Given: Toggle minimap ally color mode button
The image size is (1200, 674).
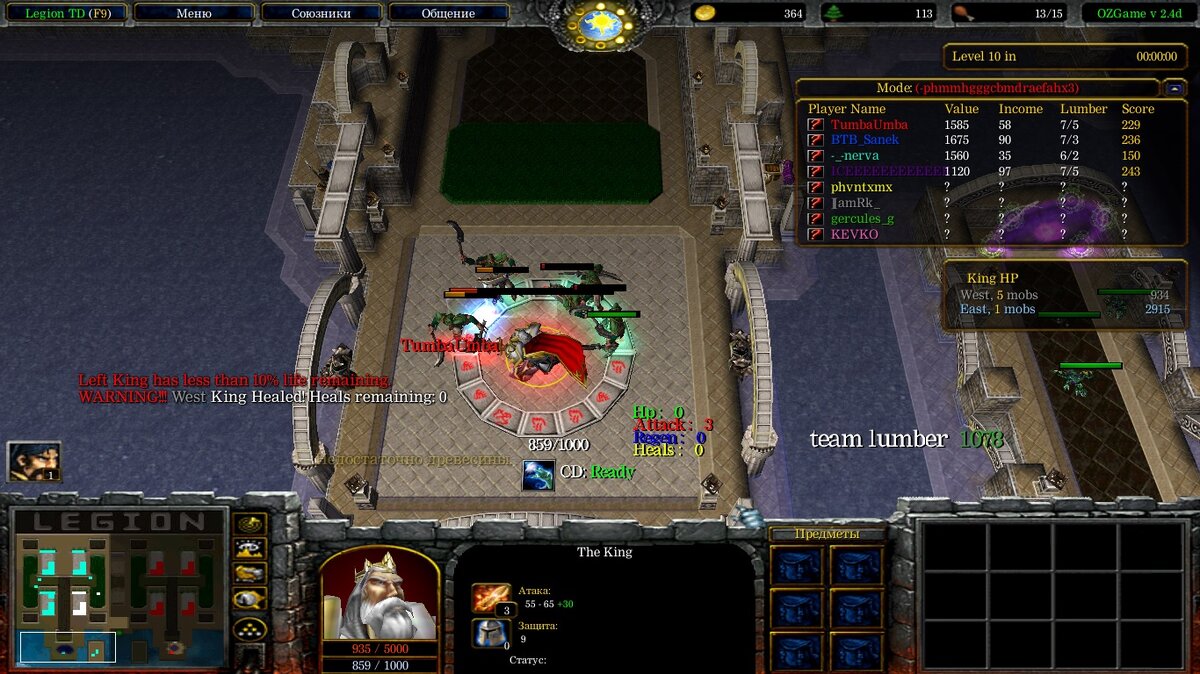Looking at the screenshot, I should 249,573.
